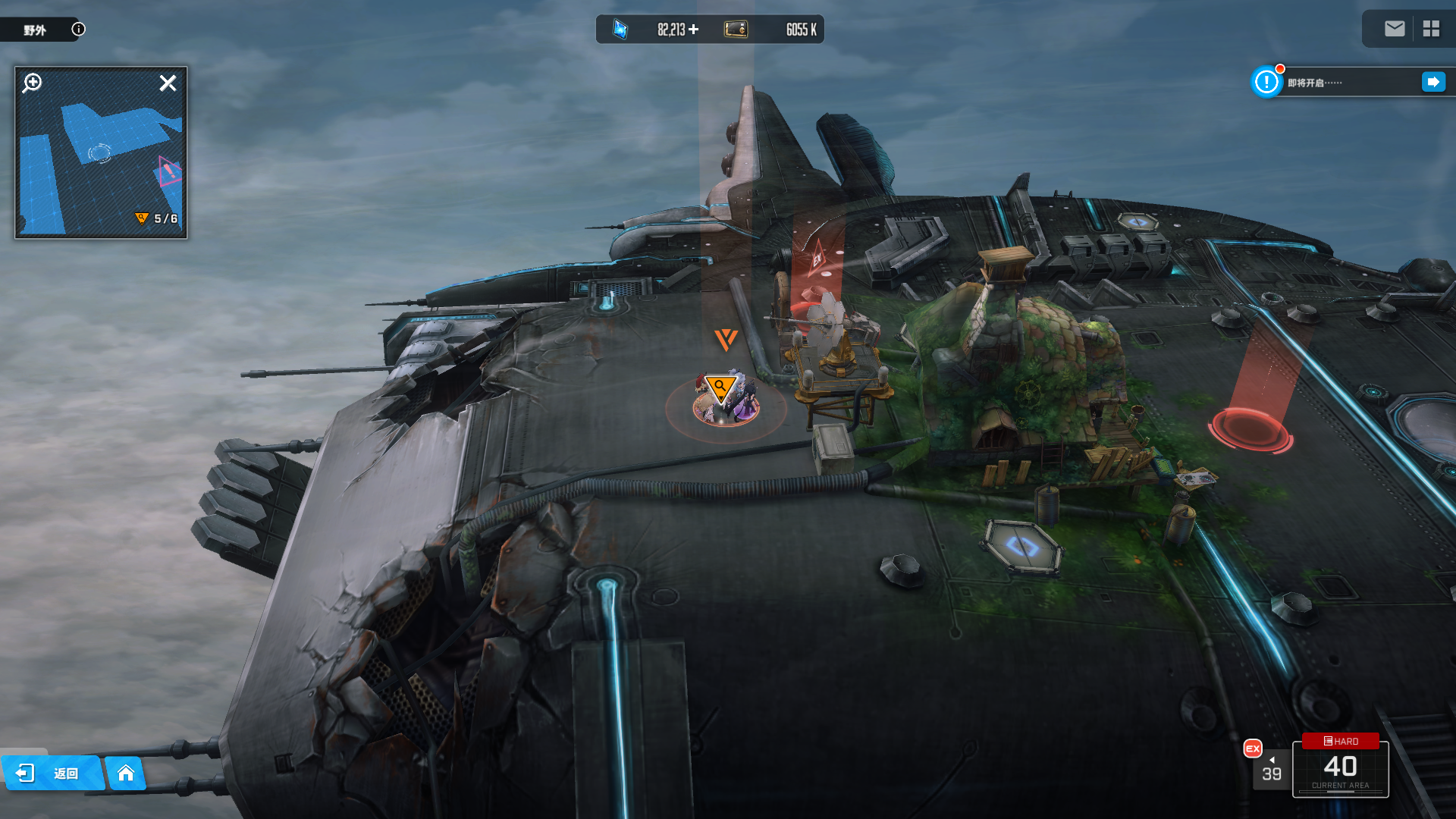Toggle the HARD difficulty selector
The width and height of the screenshot is (1456, 819).
click(1341, 741)
